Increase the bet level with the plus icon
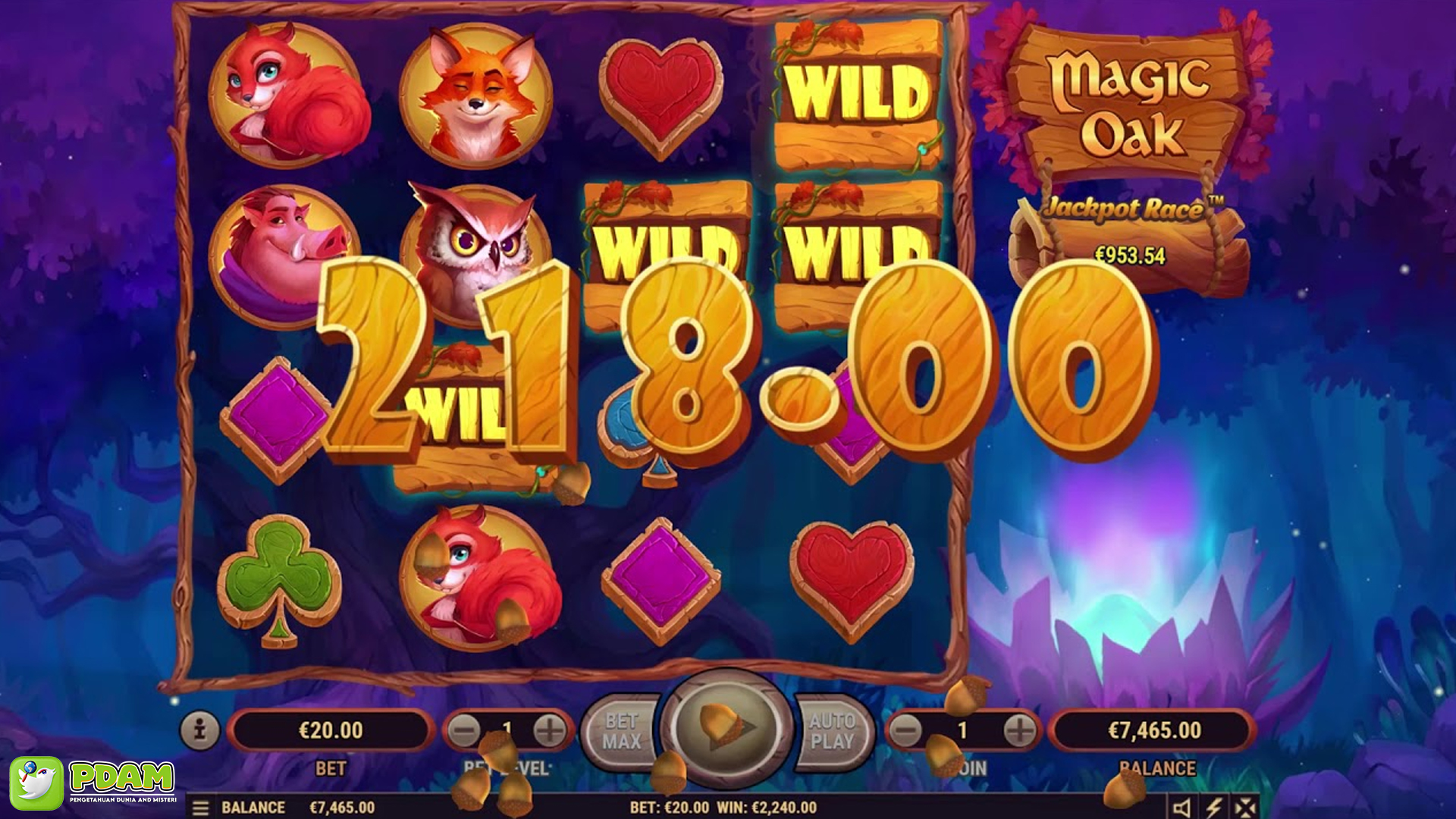The width and height of the screenshot is (1456, 819). 549,729
